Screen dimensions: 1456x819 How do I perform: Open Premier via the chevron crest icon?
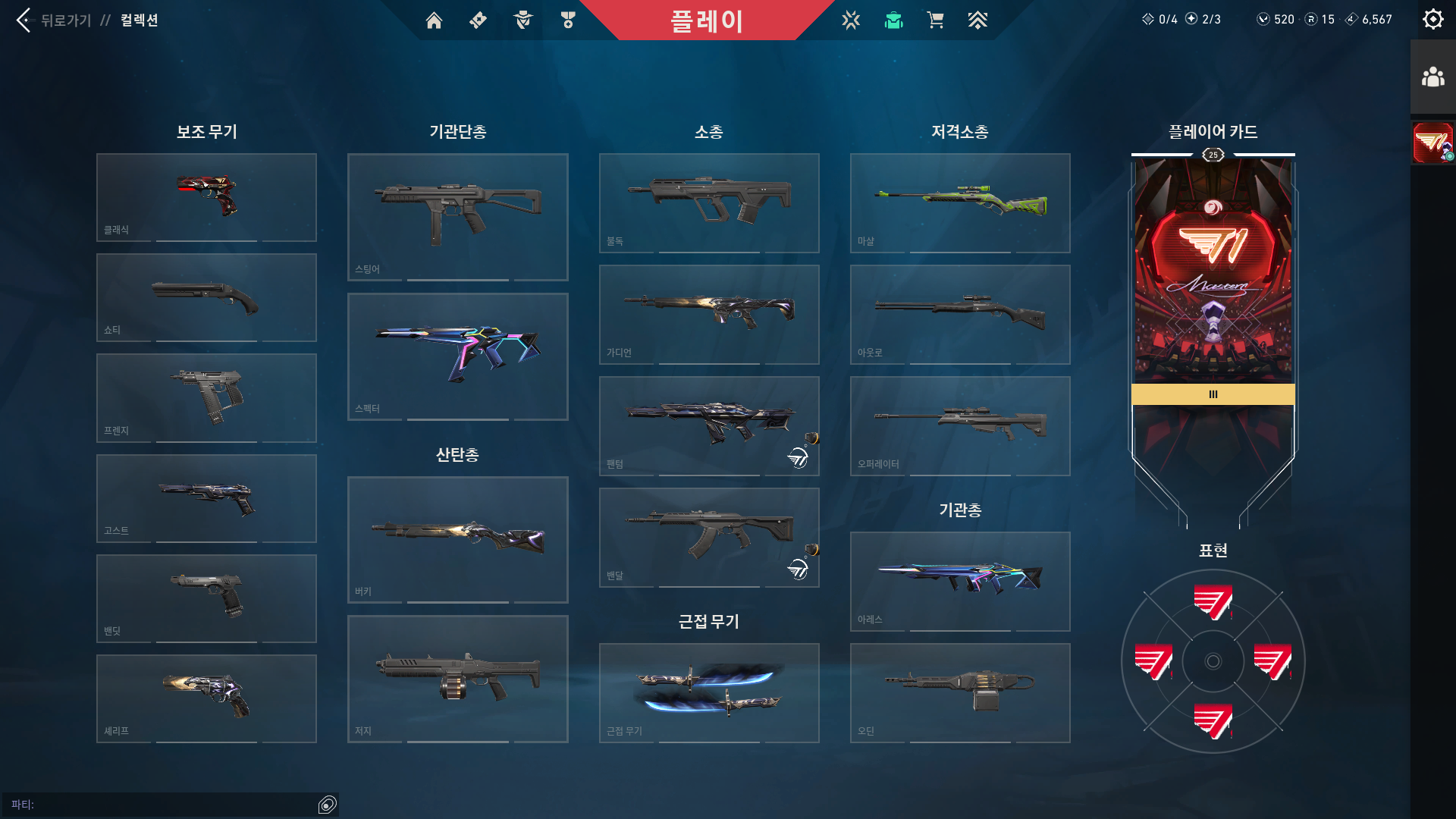pos(978,20)
